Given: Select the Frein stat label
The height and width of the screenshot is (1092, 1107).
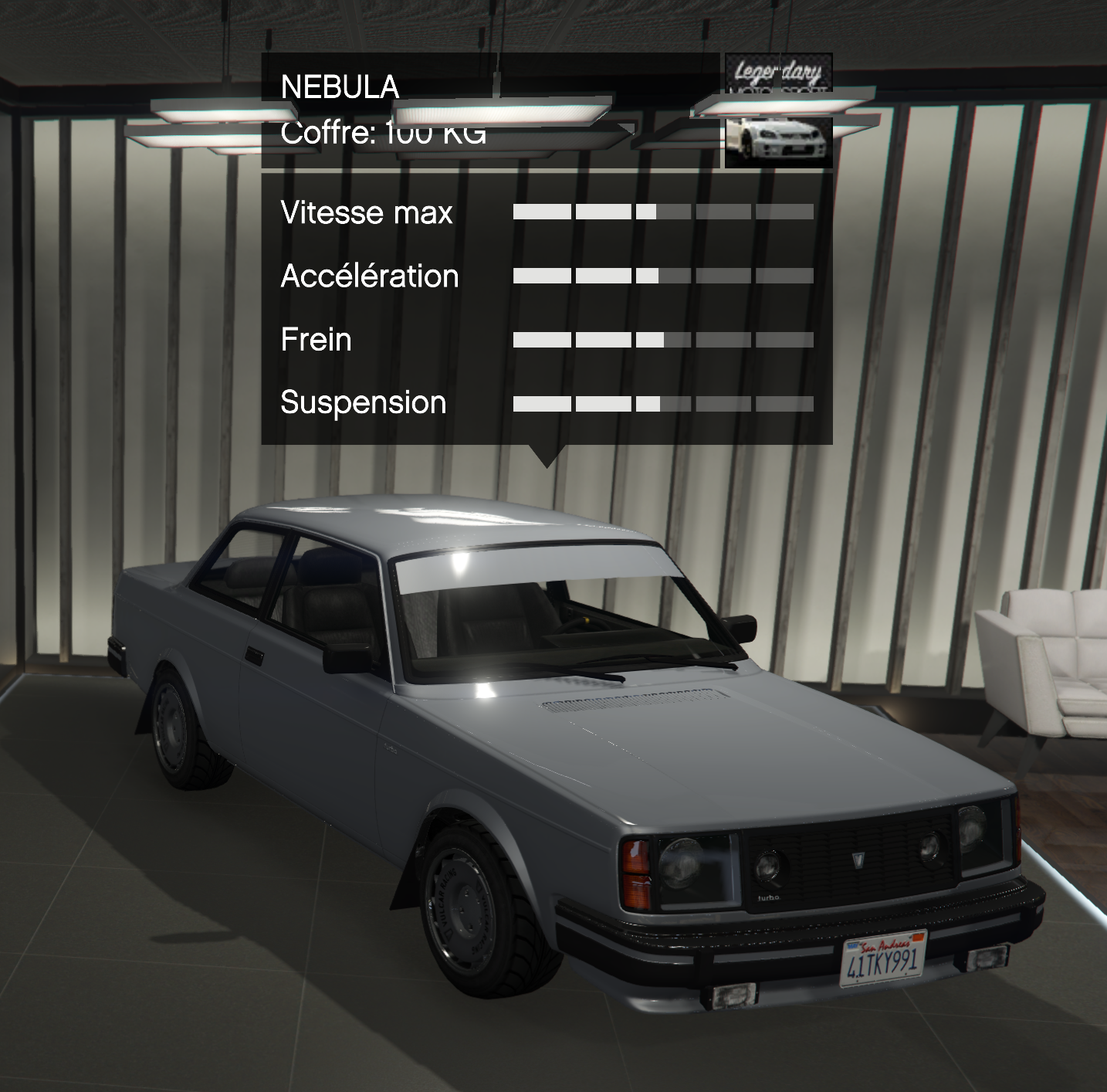Looking at the screenshot, I should click(316, 338).
